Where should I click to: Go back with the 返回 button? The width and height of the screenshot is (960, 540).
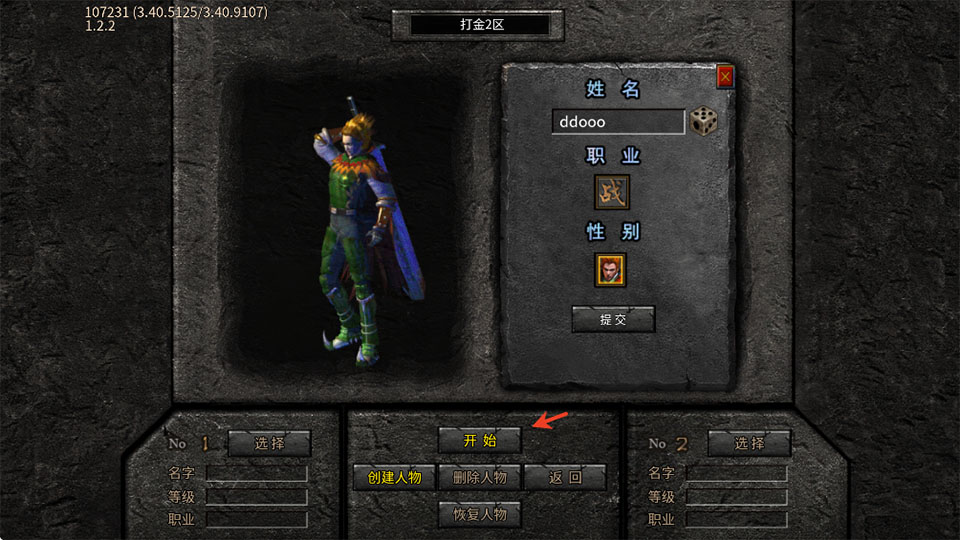coord(565,477)
